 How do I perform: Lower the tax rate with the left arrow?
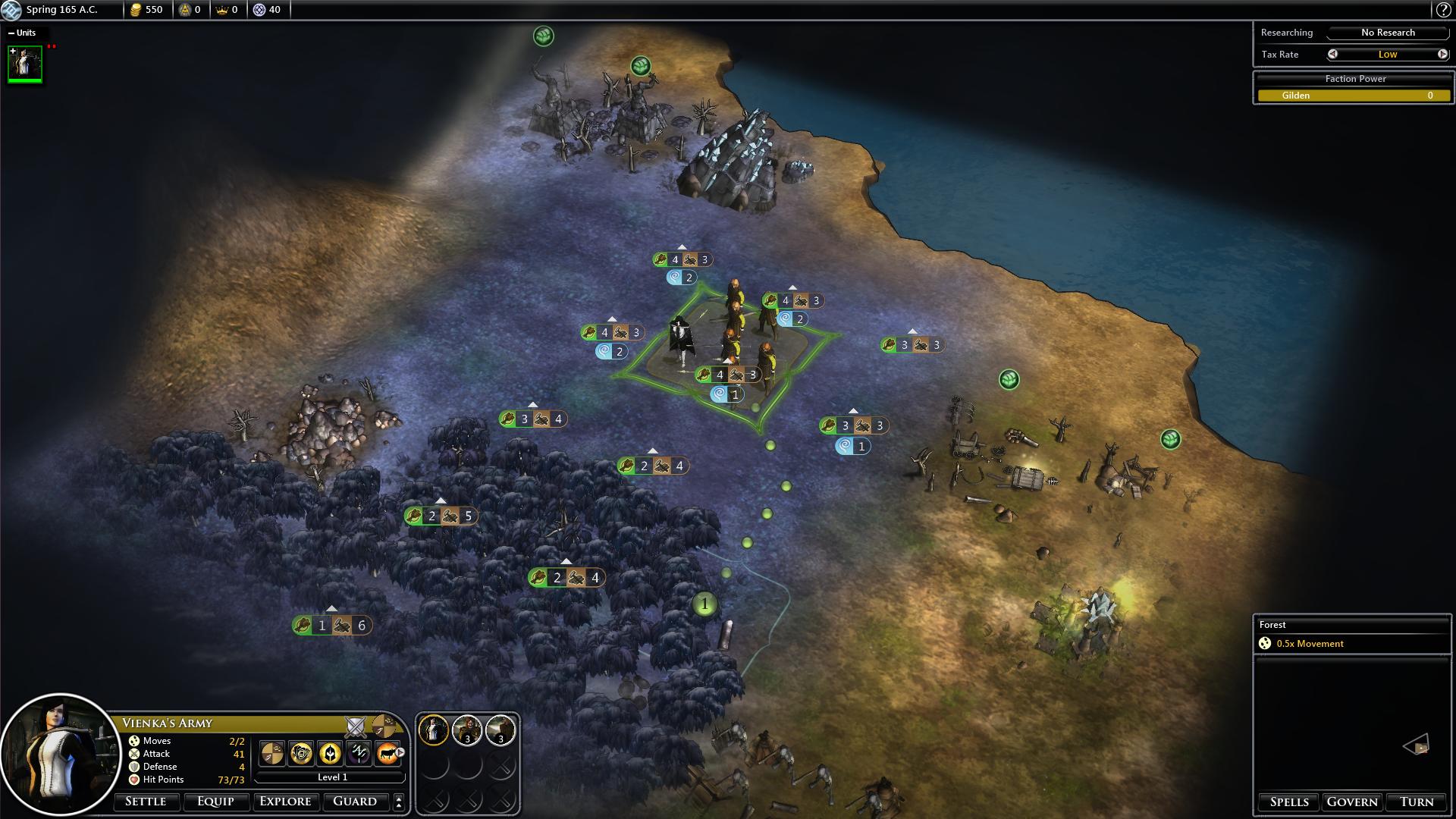pos(1332,54)
